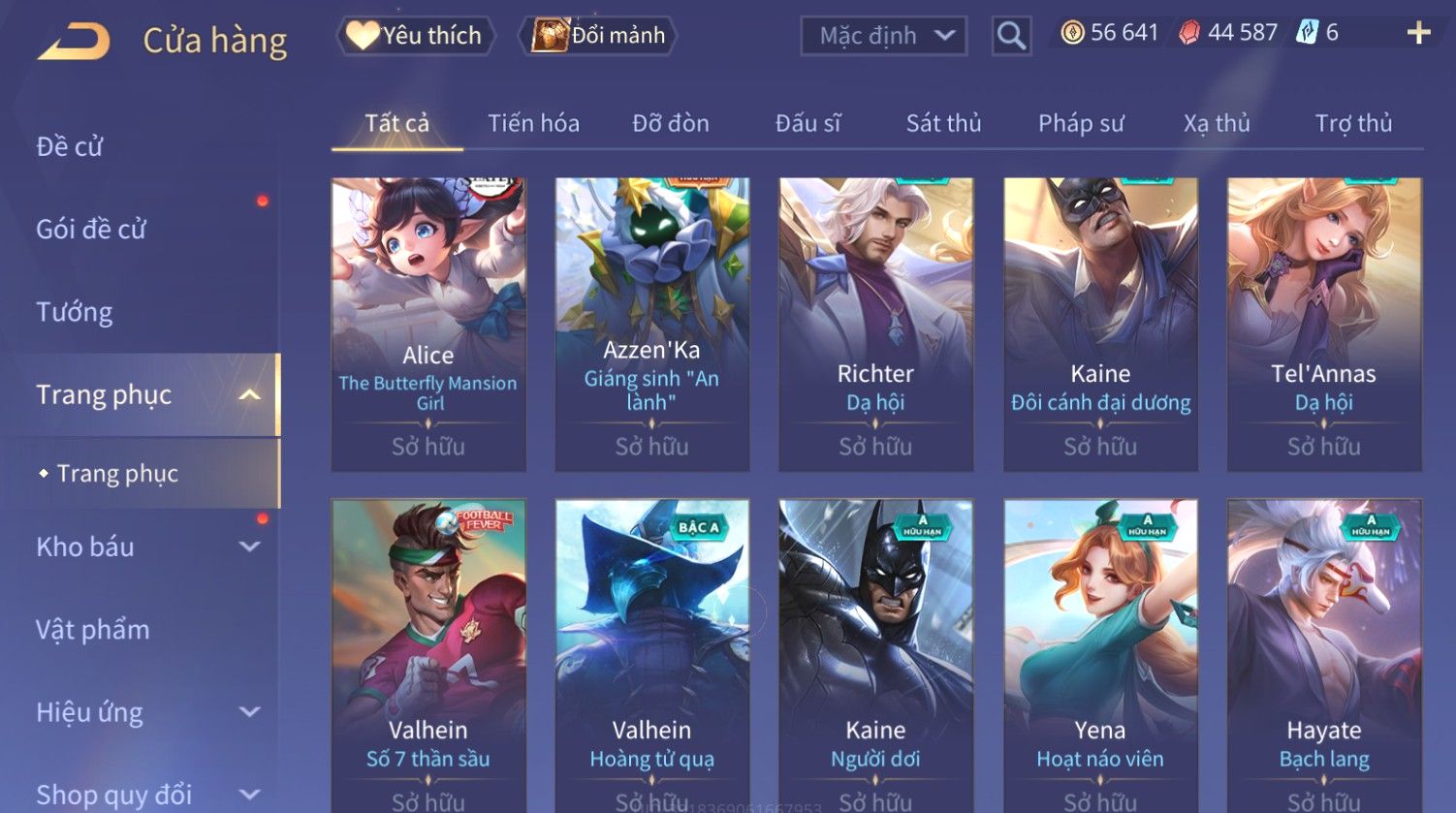Expand the Kho báu menu

tap(145, 547)
